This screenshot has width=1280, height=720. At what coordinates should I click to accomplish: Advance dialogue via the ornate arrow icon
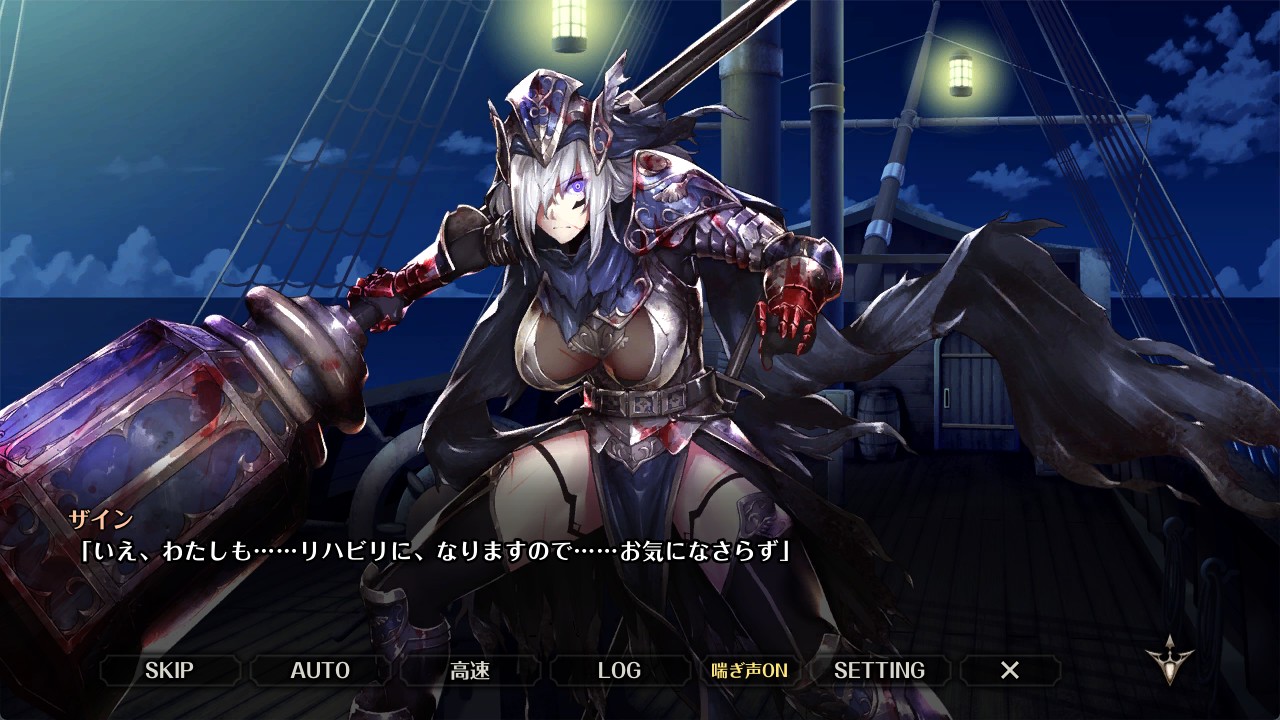click(1170, 661)
